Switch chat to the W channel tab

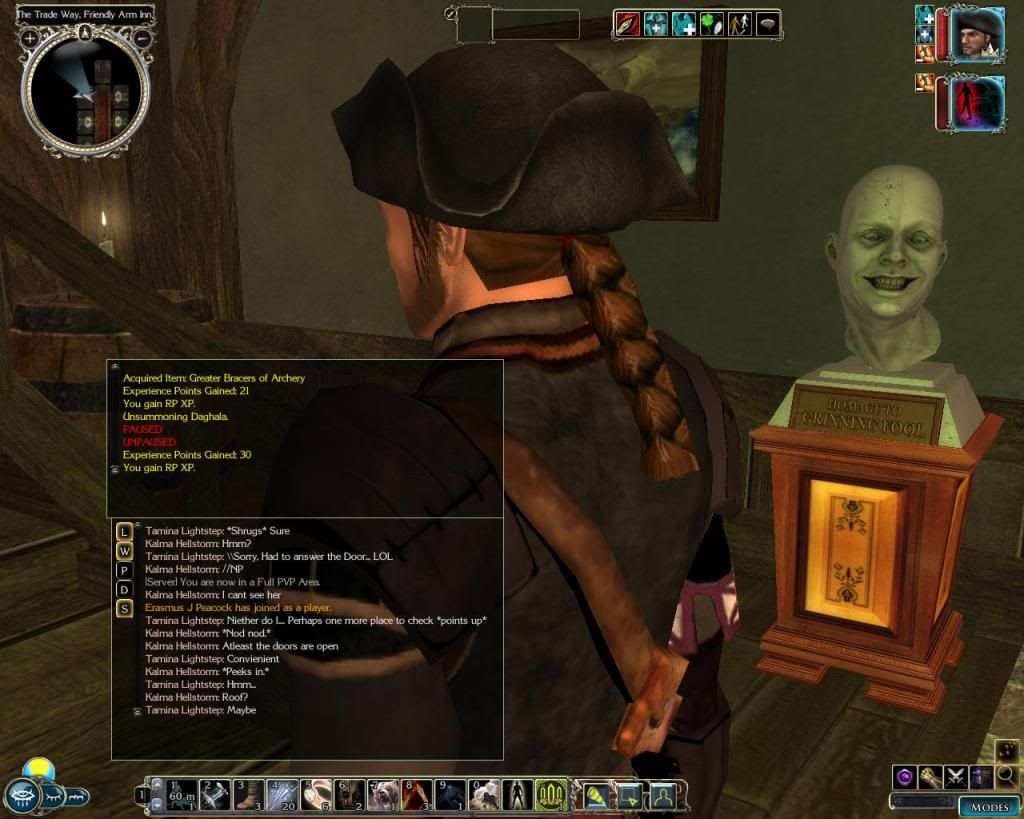[124, 551]
